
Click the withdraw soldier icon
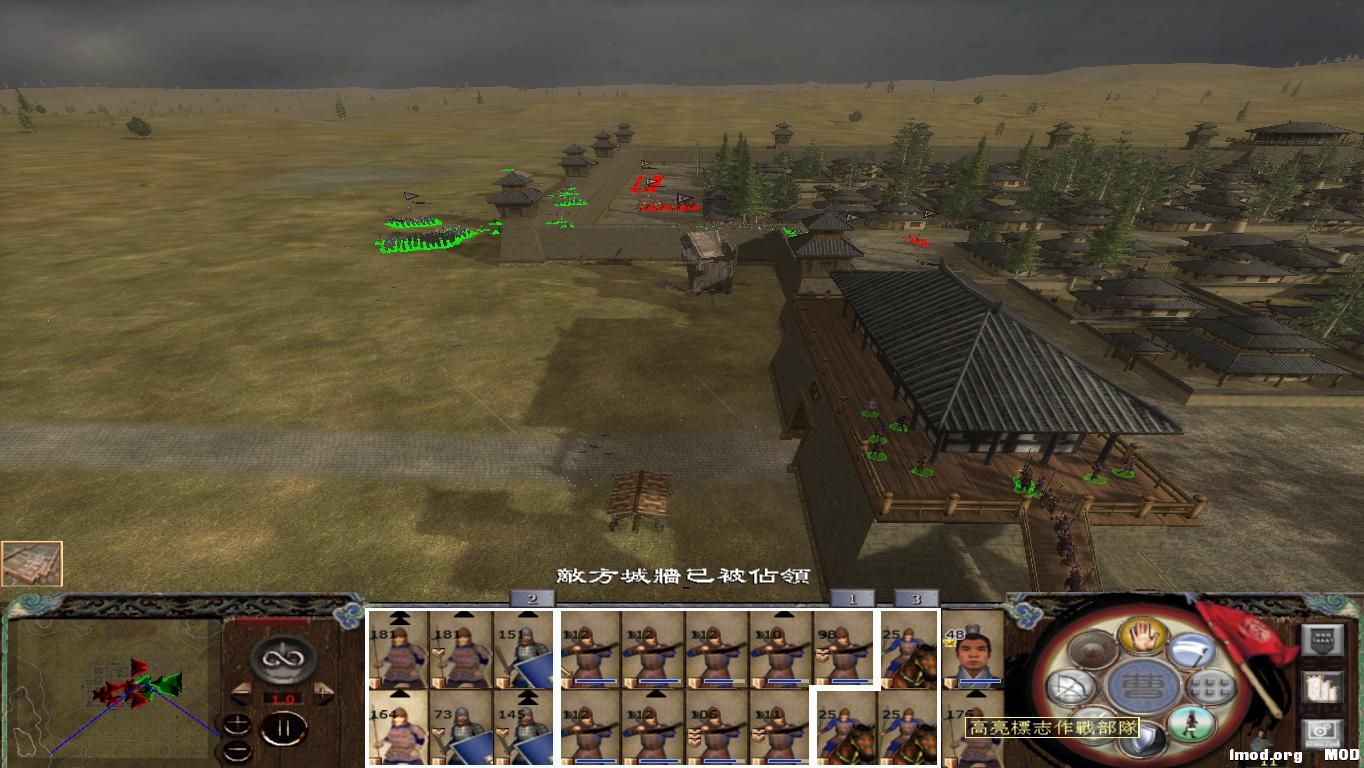point(1191,723)
